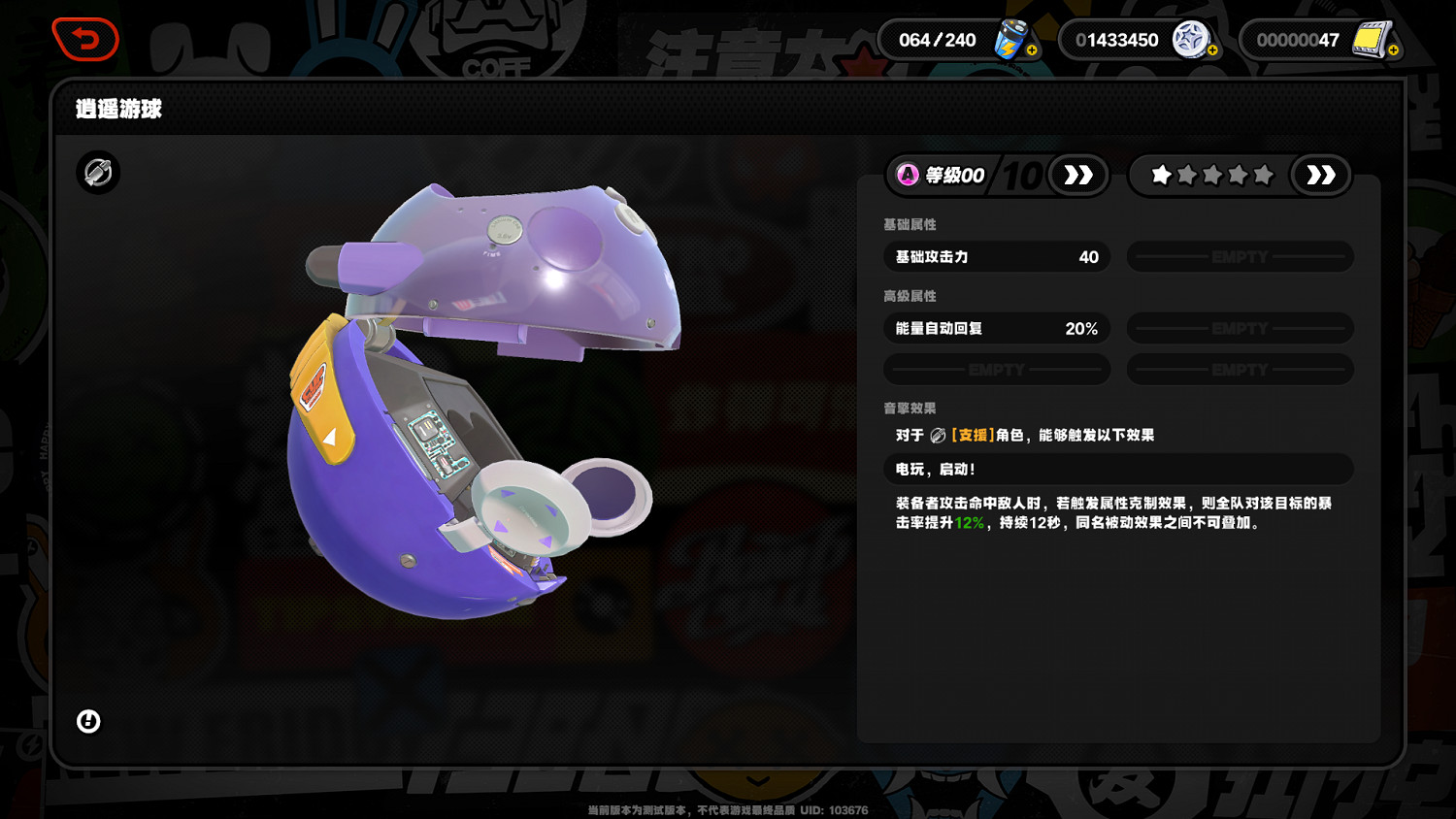Click the 能量自动回复 20% stat row
Screen dimensions: 1456x819
(996, 328)
